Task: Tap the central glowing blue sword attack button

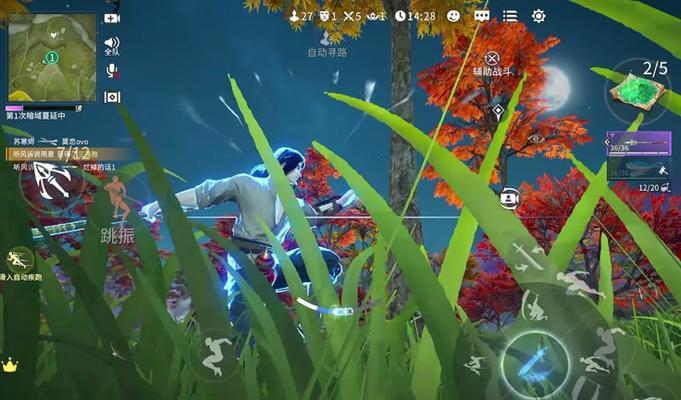Action: click(534, 360)
